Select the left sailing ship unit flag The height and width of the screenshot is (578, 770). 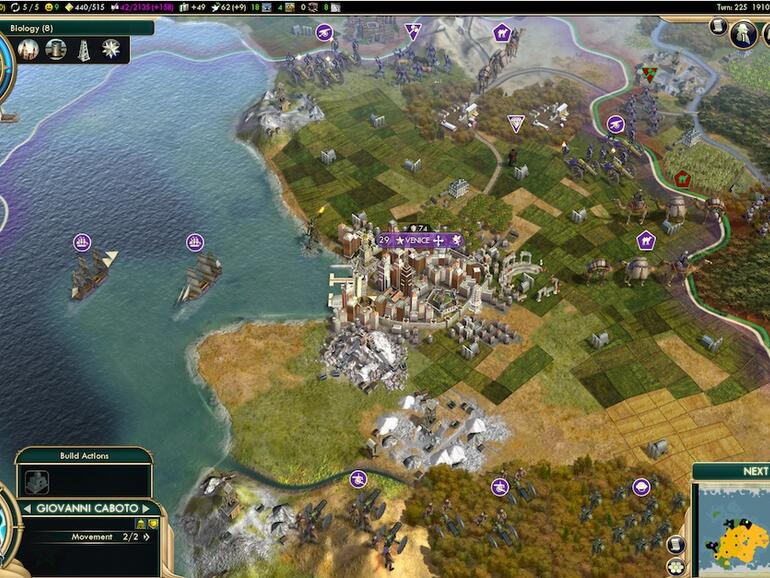pos(82,241)
